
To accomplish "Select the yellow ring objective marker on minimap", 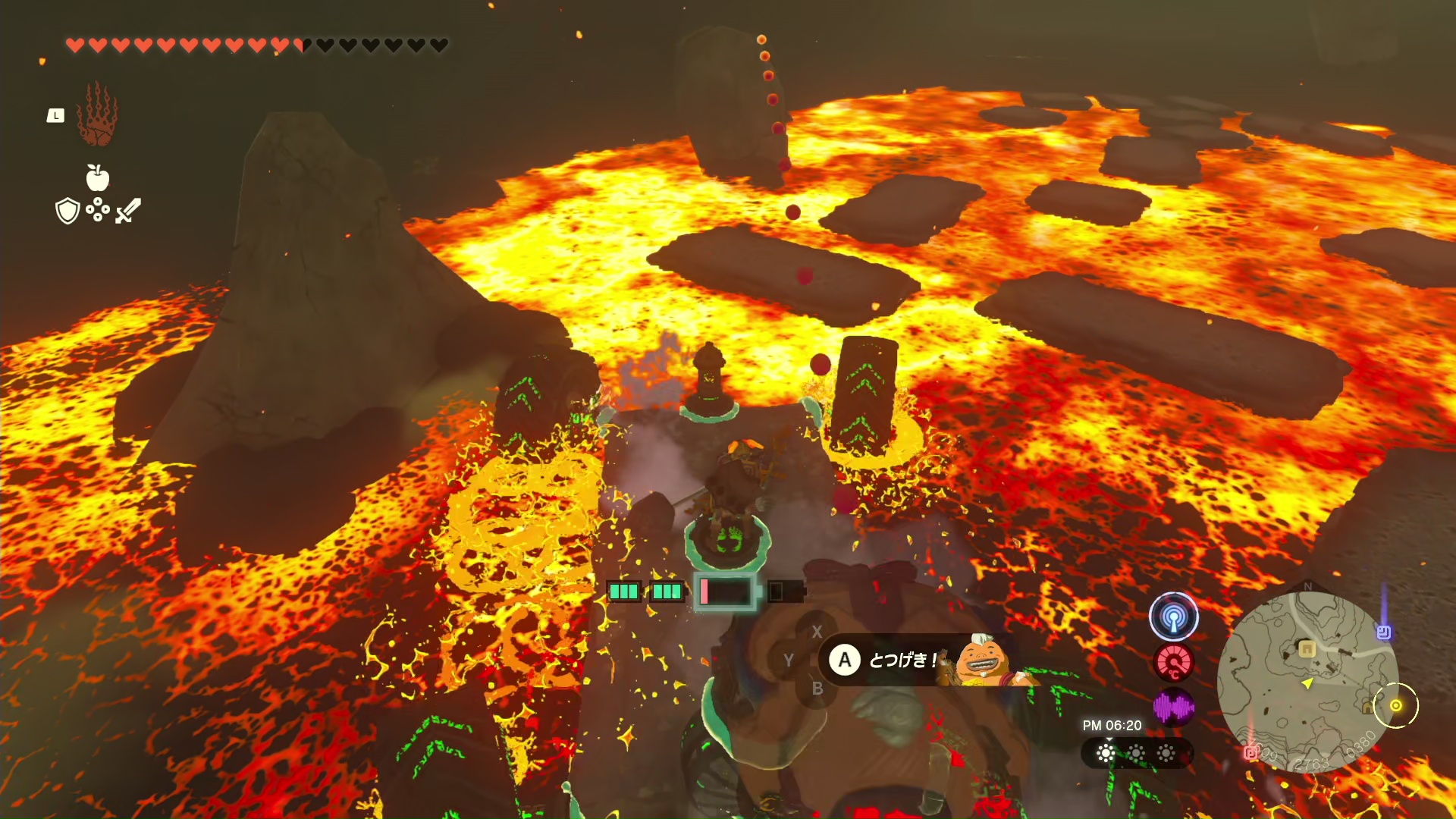I will point(1395,705).
